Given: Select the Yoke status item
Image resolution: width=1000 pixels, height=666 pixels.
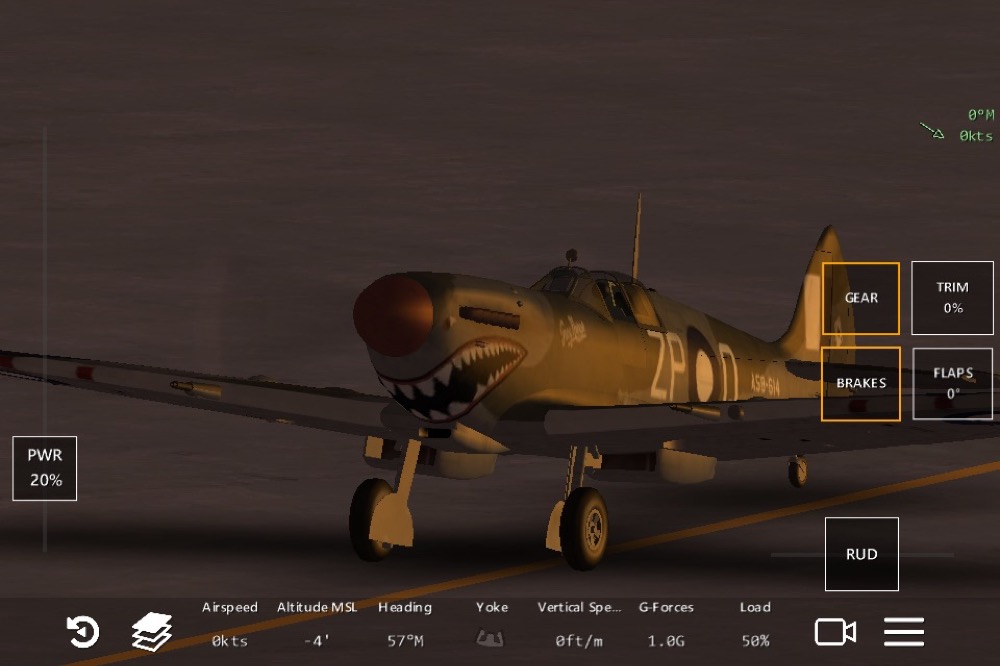Looking at the screenshot, I should [x=491, y=624].
